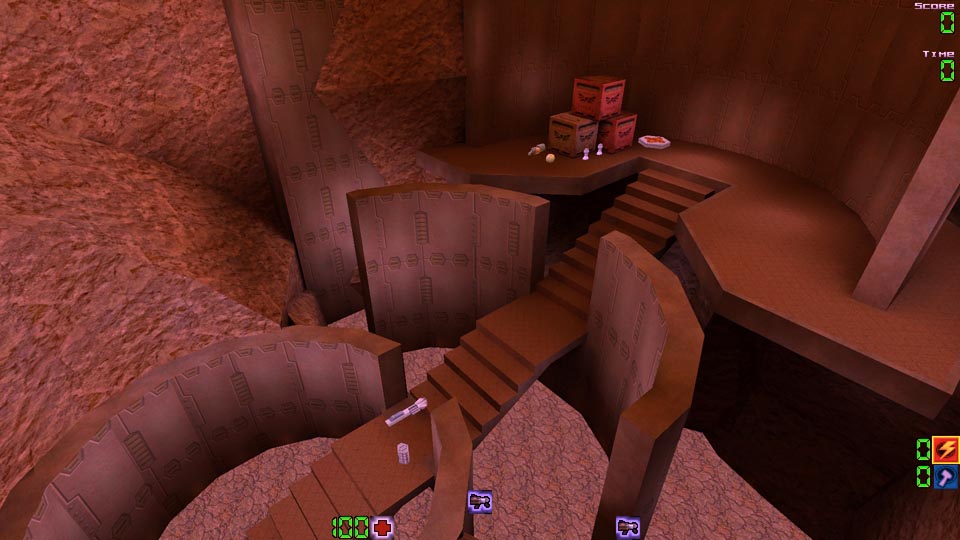The height and width of the screenshot is (540, 960).
Task: Click the red lightning bolt powerup icon
Action: pos(945,449)
